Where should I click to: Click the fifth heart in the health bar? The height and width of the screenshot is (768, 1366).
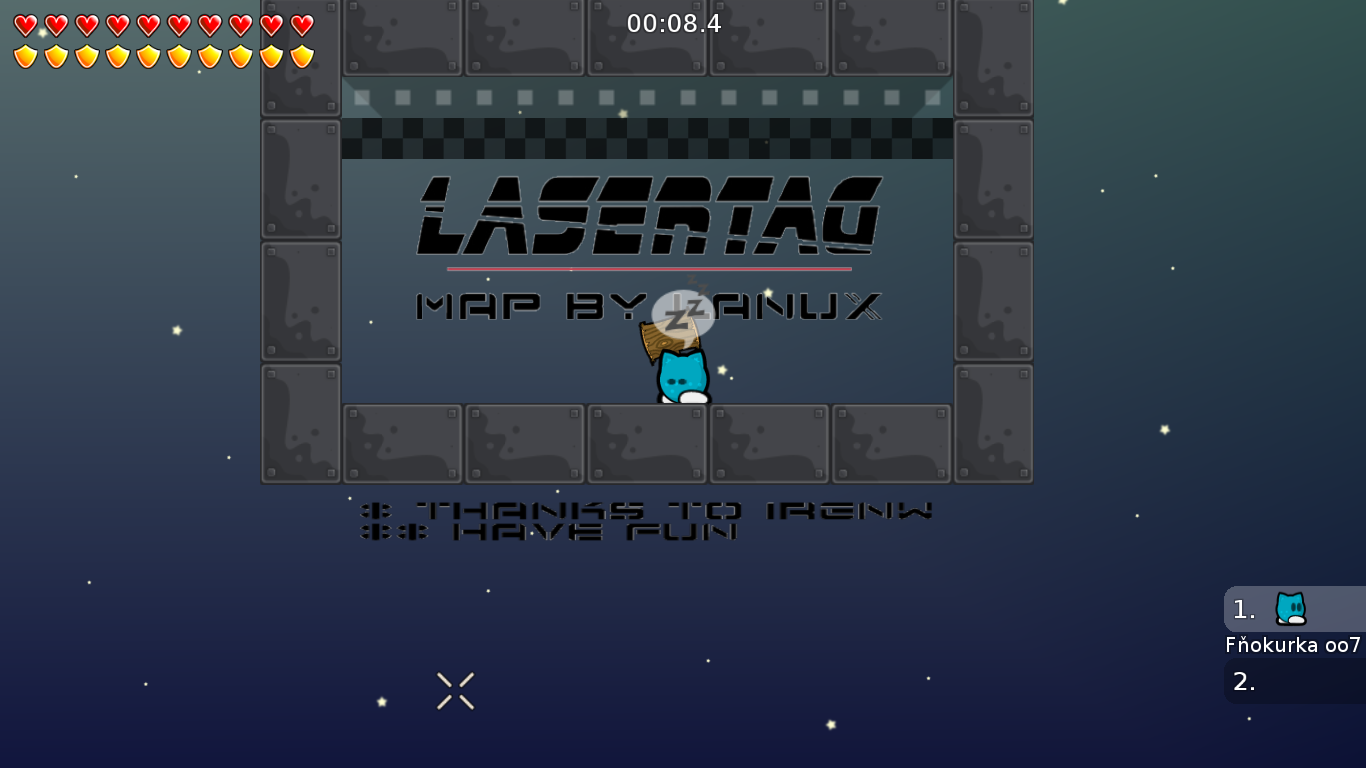click(149, 24)
